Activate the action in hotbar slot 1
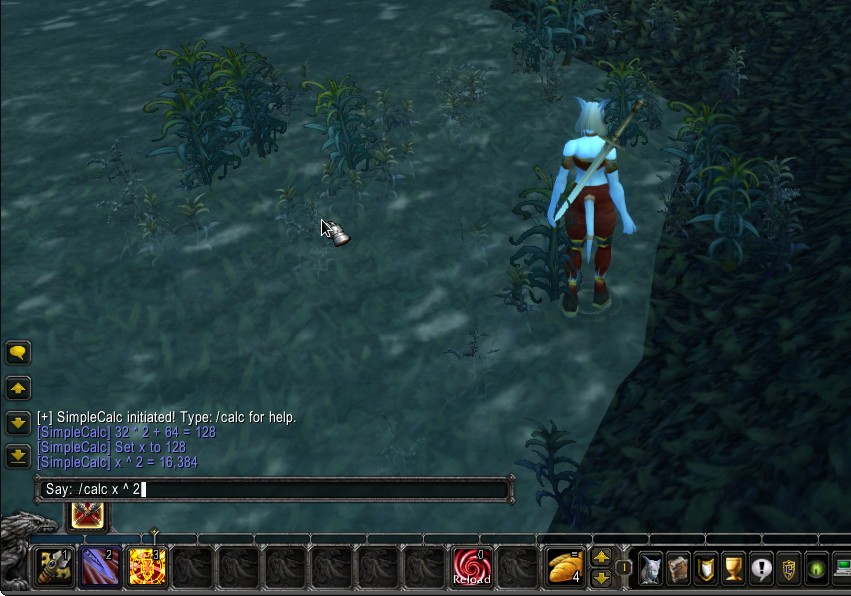This screenshot has height=596, width=851. [x=54, y=568]
